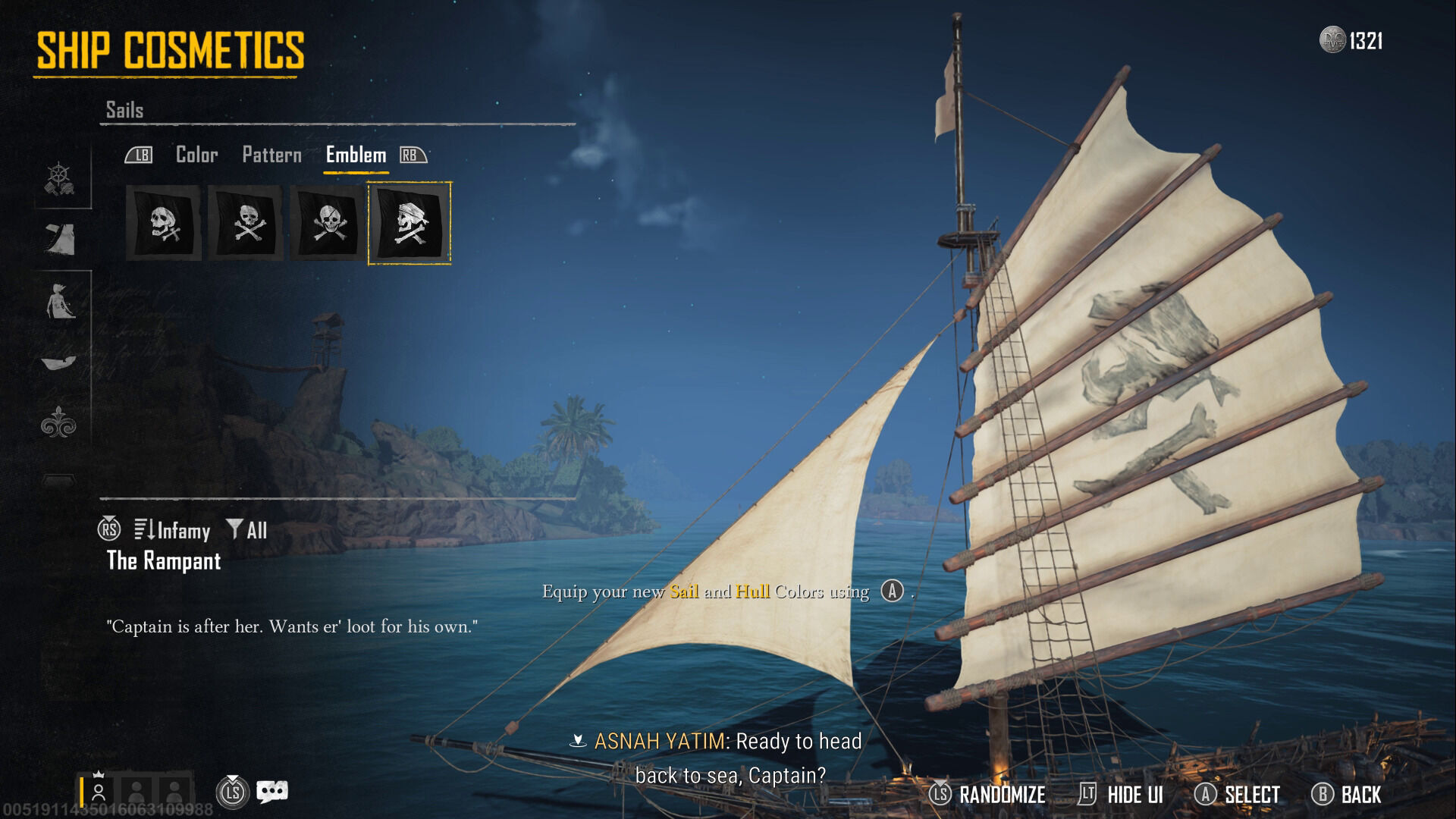Viewport: 1456px width, 819px height.
Task: Open the figurehead category
Action: coord(59,301)
